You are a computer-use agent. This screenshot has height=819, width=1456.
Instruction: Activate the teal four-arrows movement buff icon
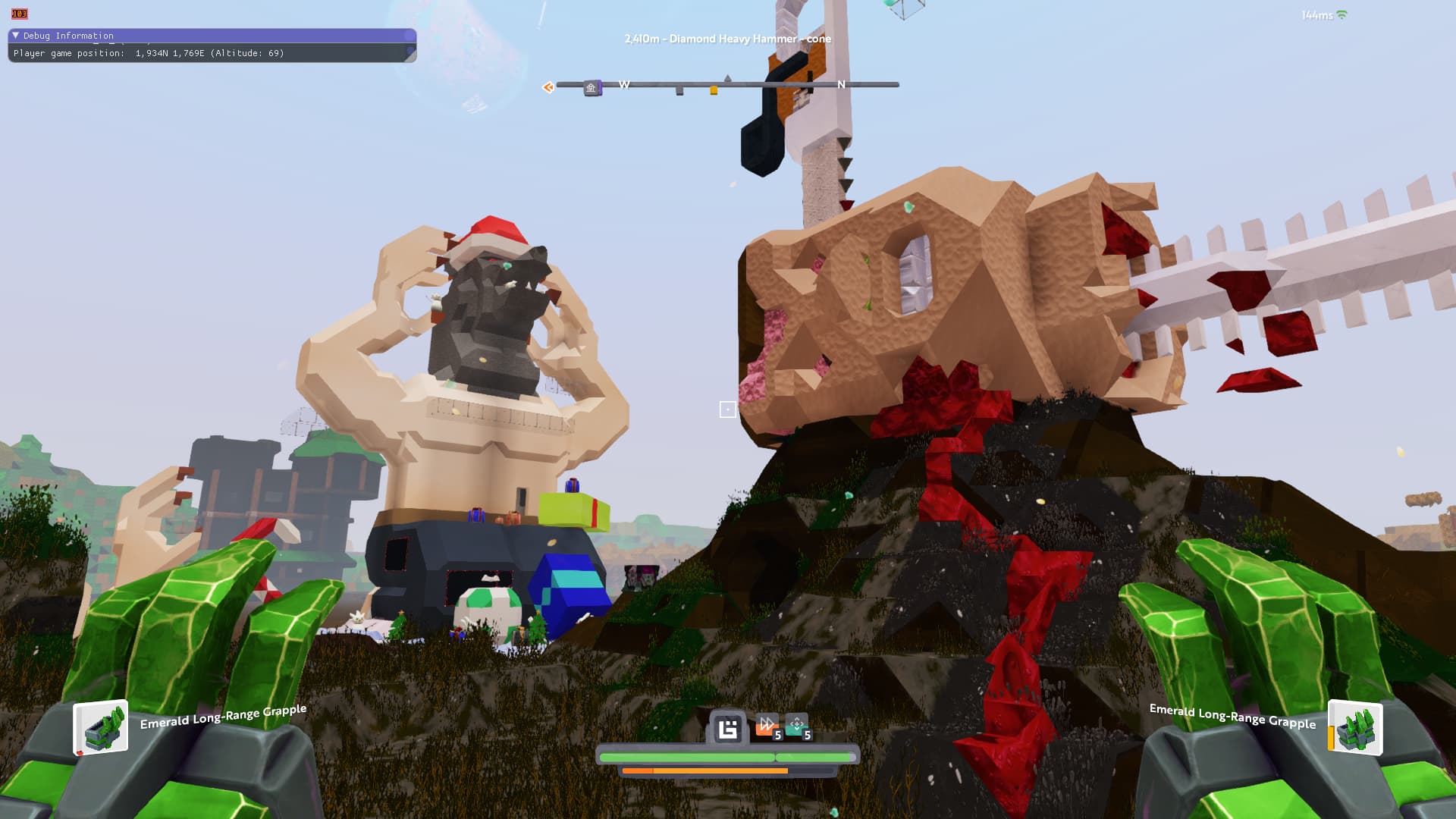click(796, 726)
